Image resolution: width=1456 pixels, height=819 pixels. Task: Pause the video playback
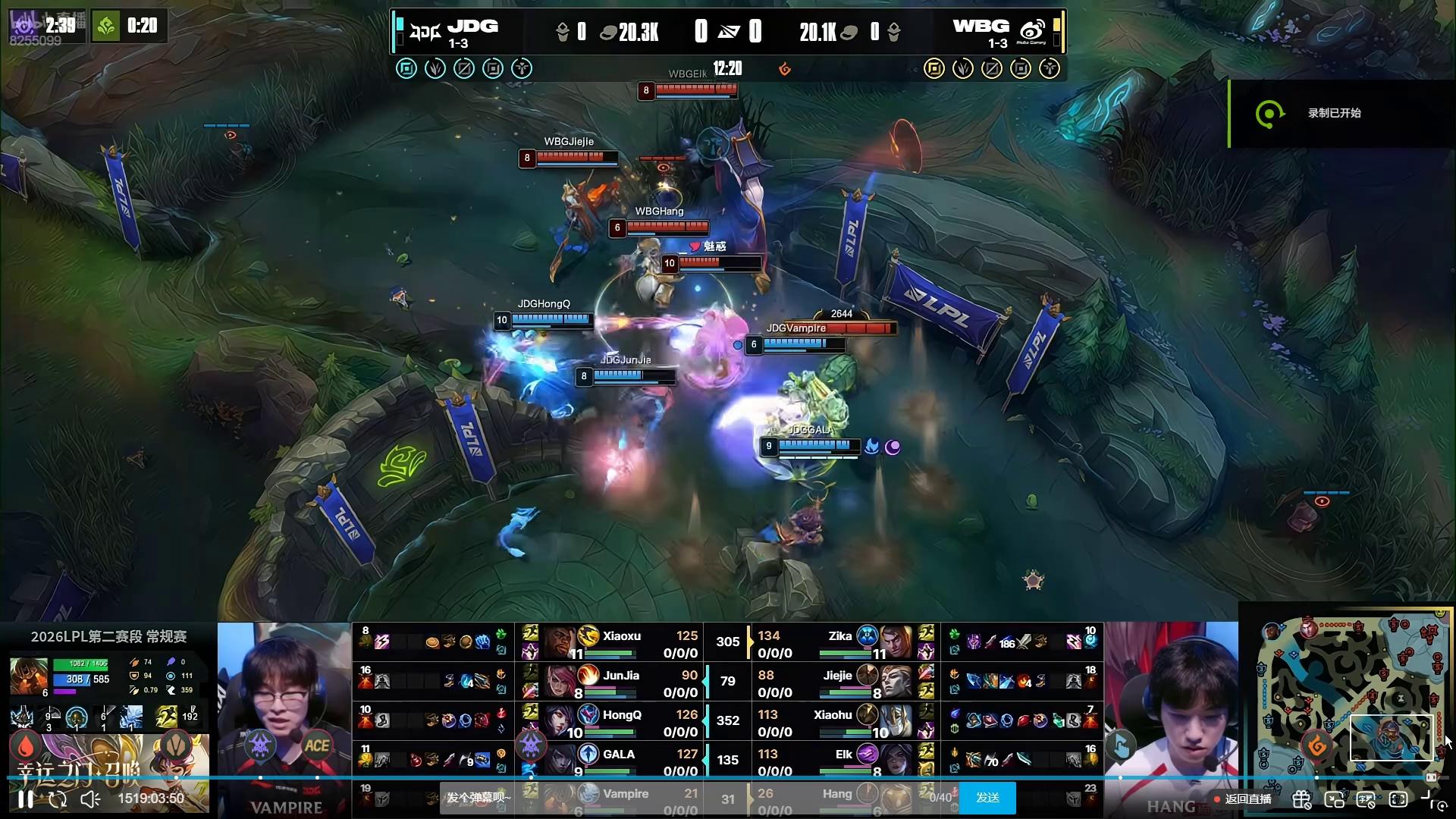[x=25, y=799]
